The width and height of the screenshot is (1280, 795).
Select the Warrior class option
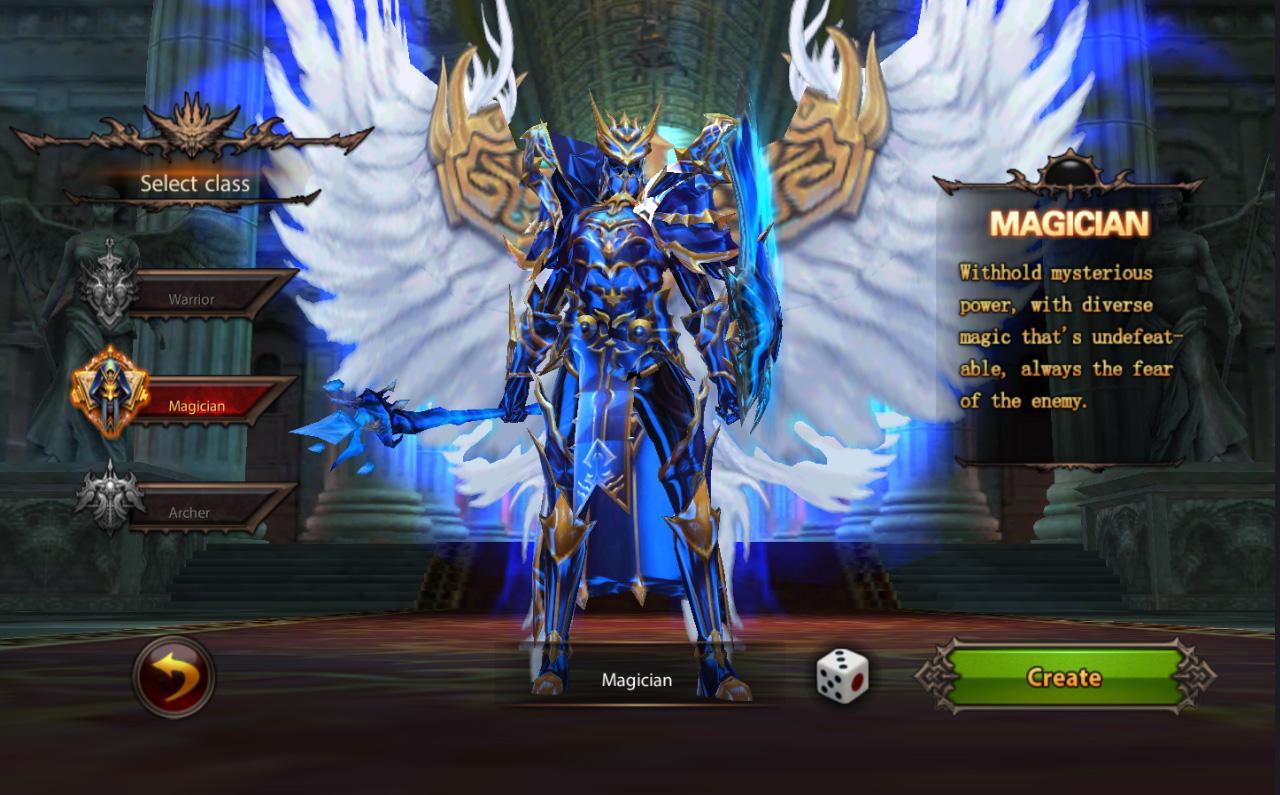193,298
